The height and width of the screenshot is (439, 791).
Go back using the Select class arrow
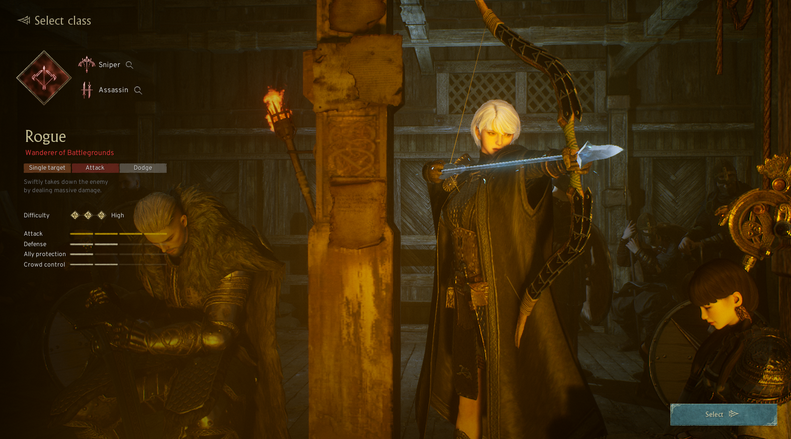(x=24, y=20)
